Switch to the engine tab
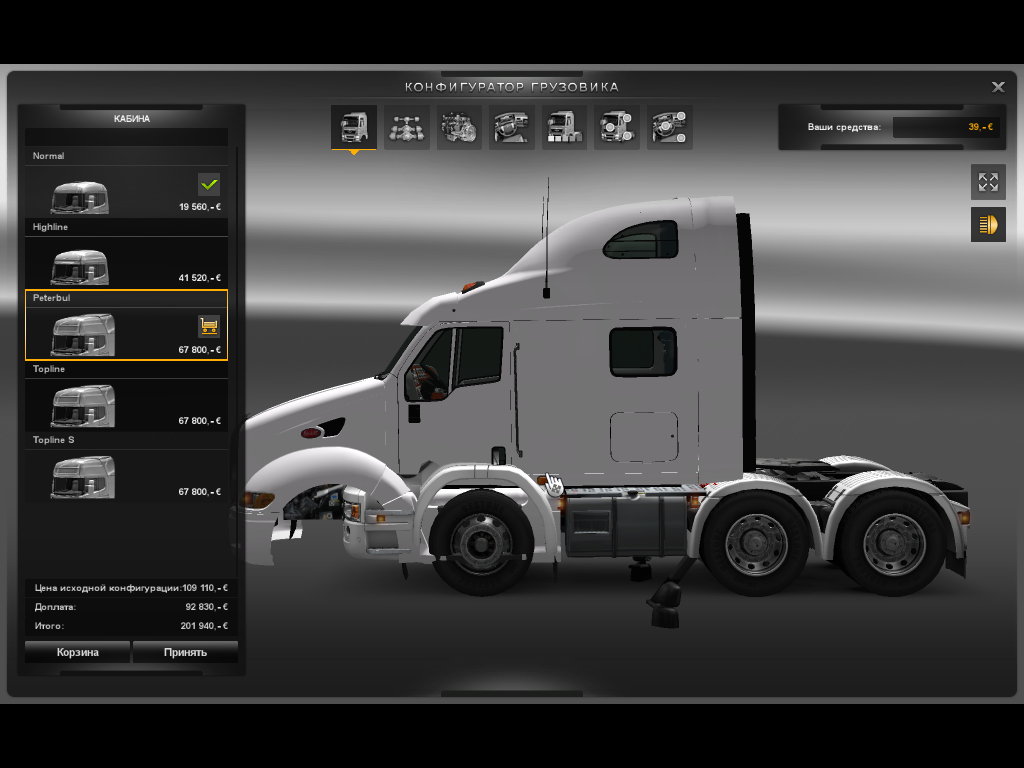The width and height of the screenshot is (1024, 768). pyautogui.click(x=460, y=127)
